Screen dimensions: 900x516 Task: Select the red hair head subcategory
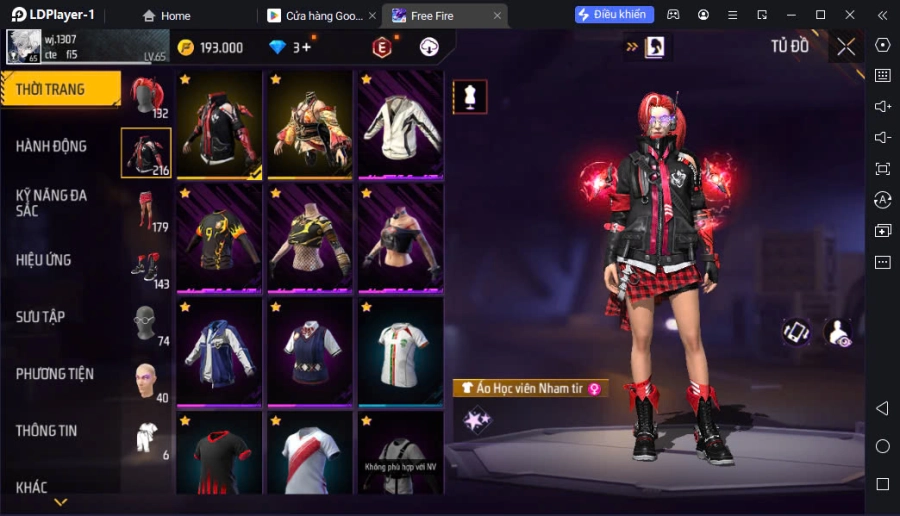[x=146, y=96]
